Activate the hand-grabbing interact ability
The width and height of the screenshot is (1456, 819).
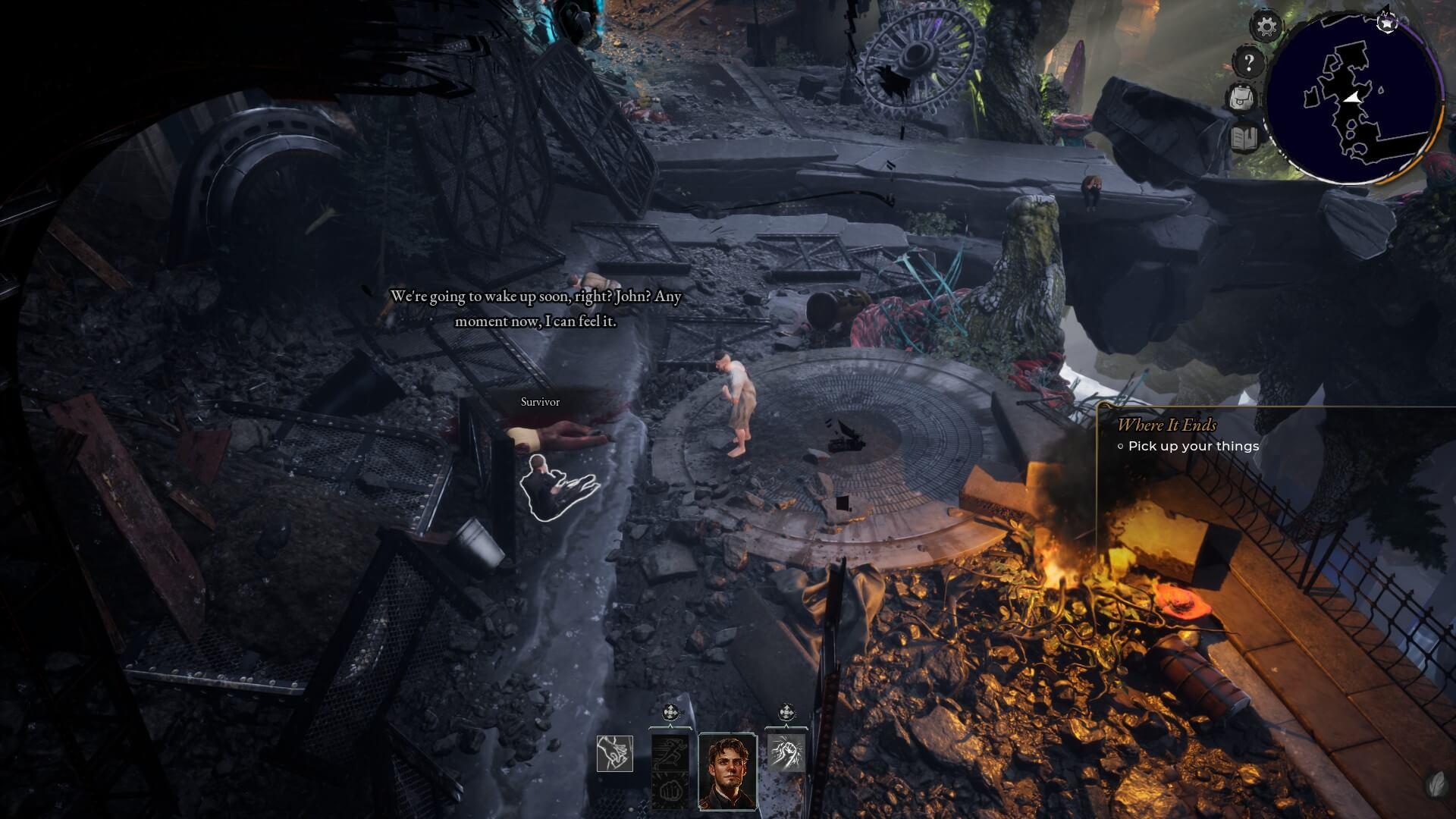tap(614, 753)
